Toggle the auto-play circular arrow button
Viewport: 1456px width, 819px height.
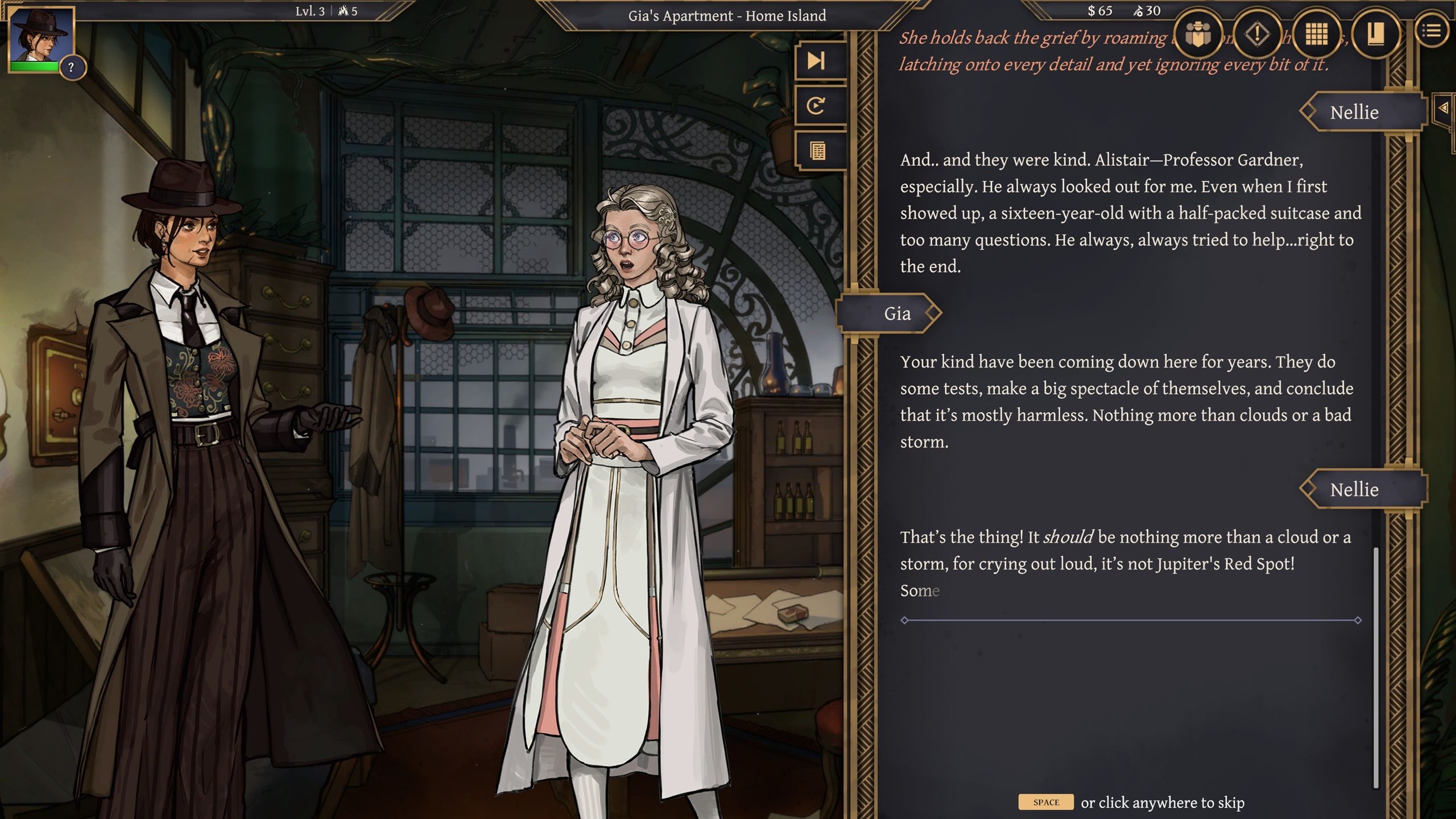[817, 106]
